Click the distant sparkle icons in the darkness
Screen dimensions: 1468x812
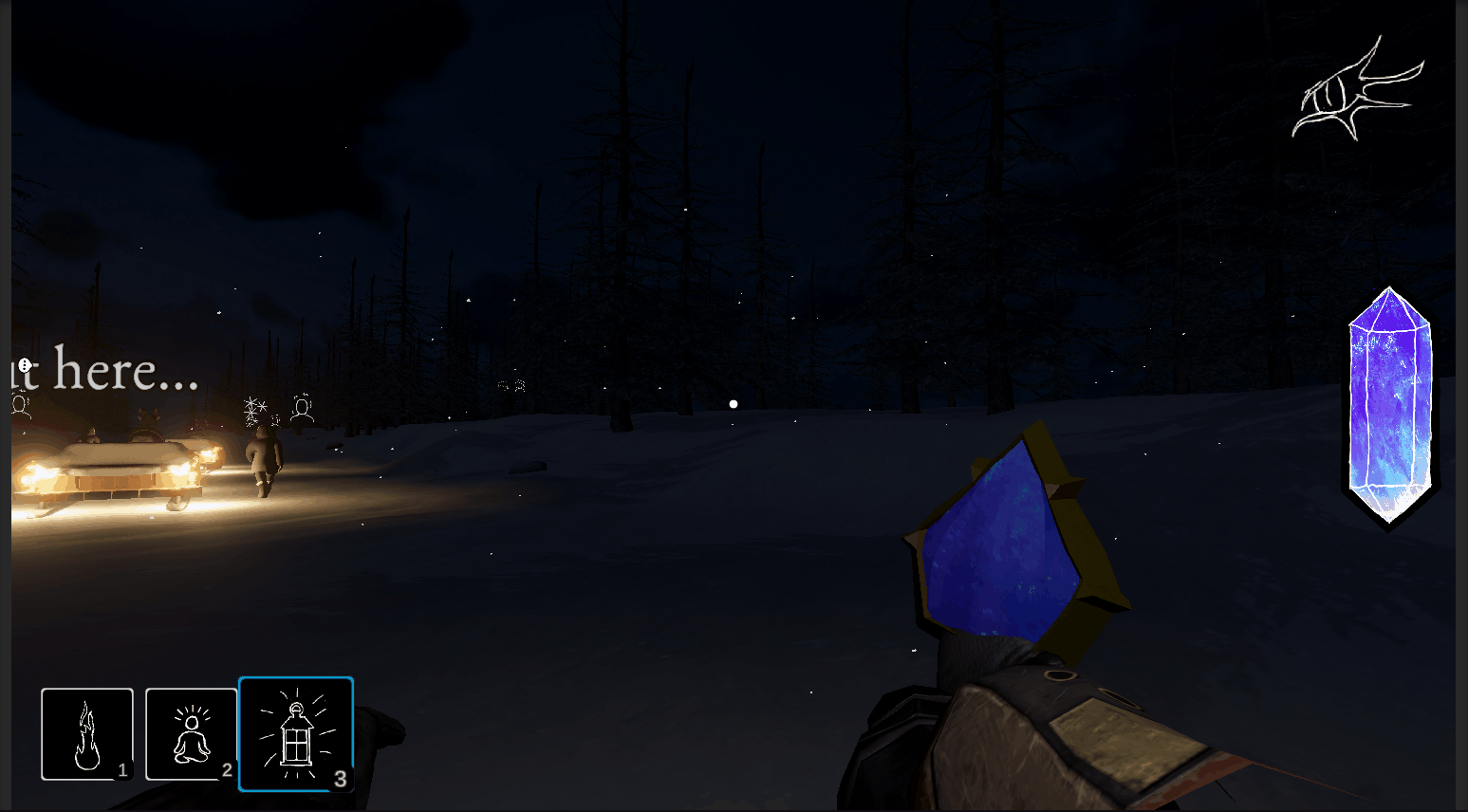(511, 385)
